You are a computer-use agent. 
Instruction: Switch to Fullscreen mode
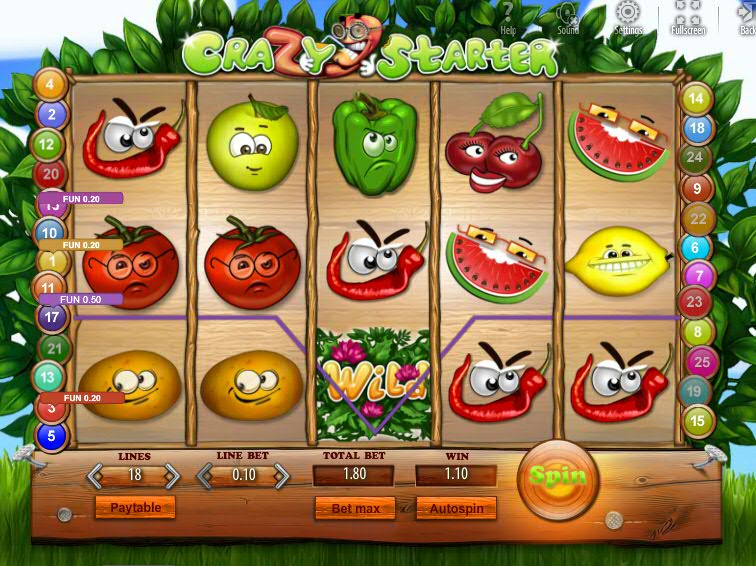pyautogui.click(x=688, y=17)
